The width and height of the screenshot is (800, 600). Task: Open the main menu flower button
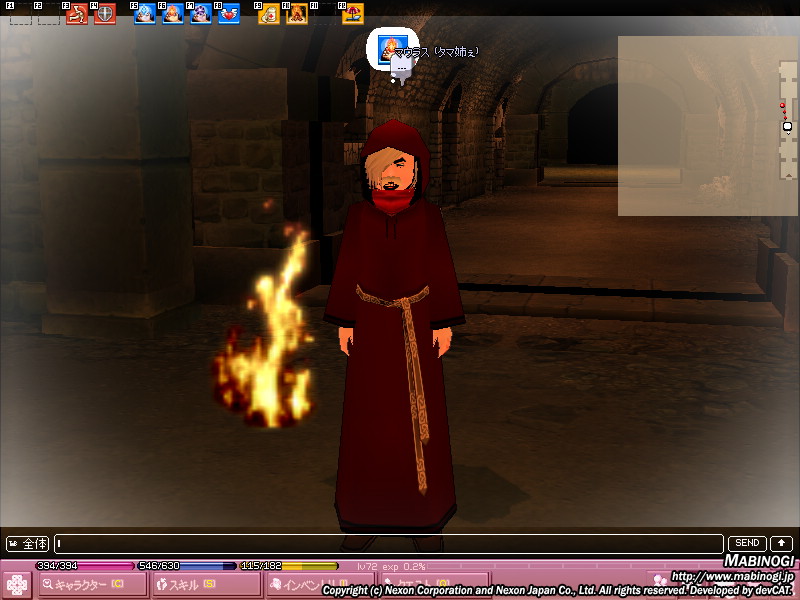coord(16,584)
